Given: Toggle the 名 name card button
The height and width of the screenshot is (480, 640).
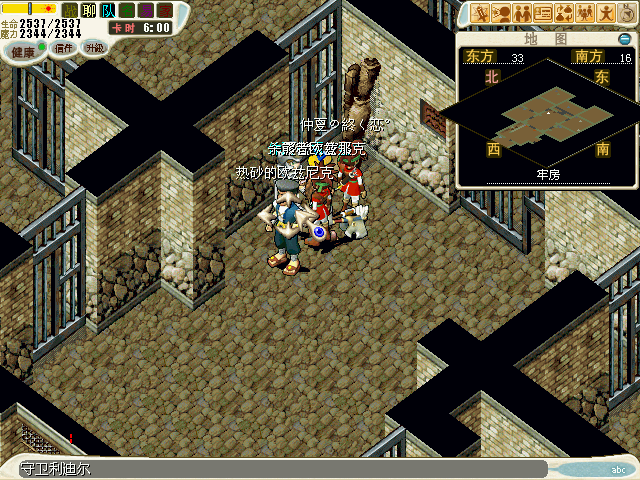Looking at the screenshot, I should (127, 11).
